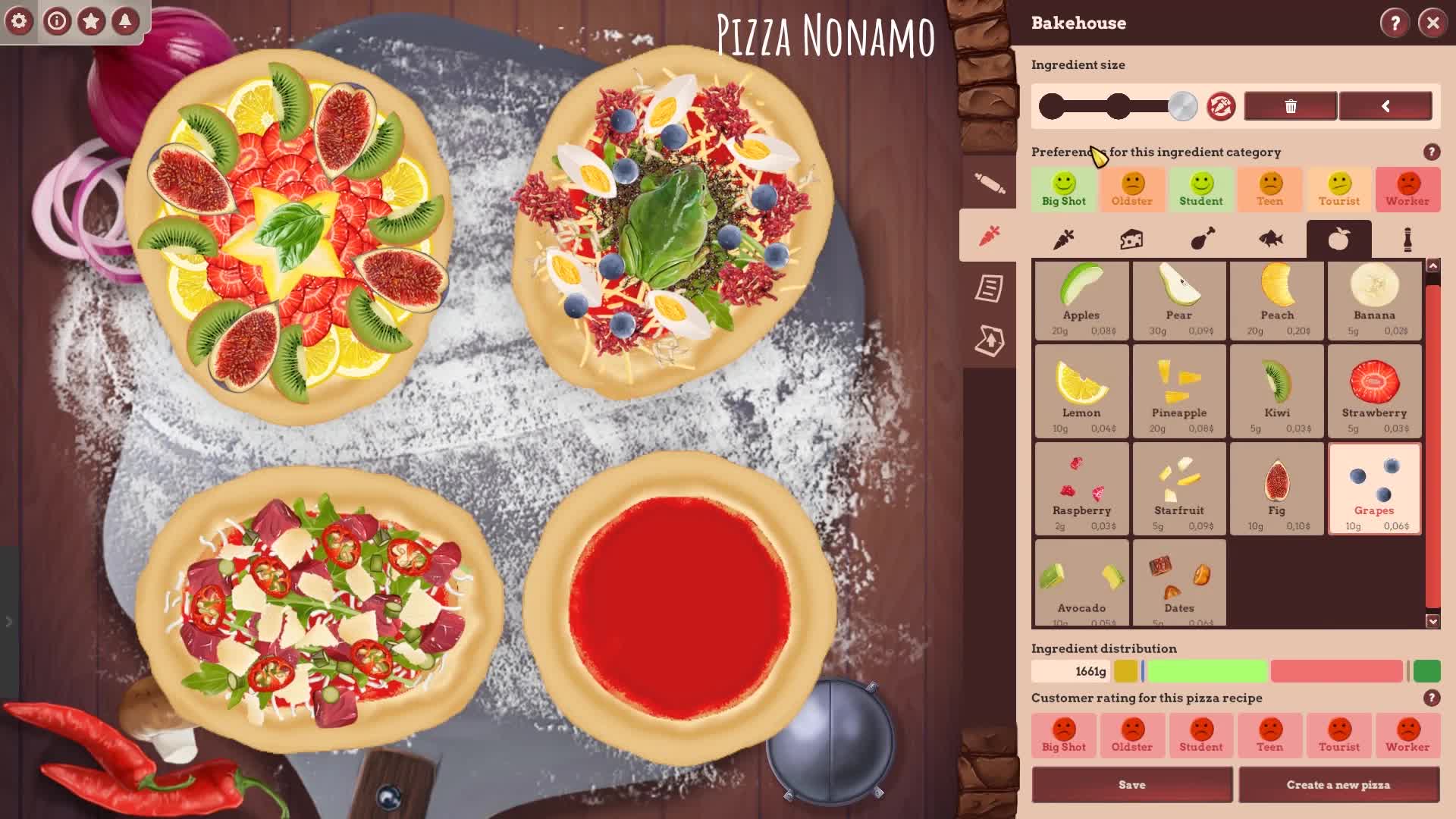Screen dimensions: 1456x819
Task: Open the export recipe panel in sidebar
Action: pos(989,341)
